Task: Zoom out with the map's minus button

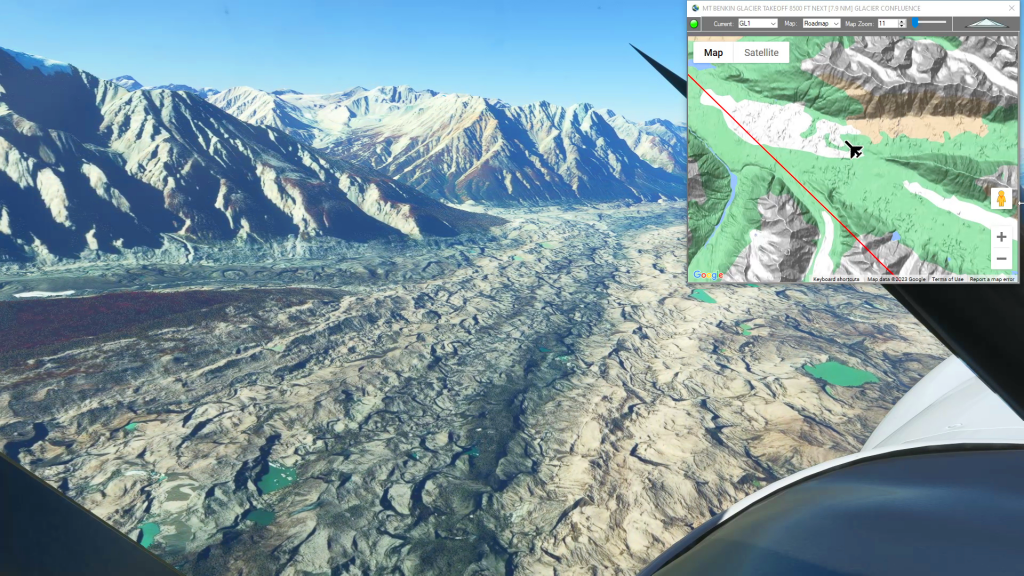Action: point(1001,259)
